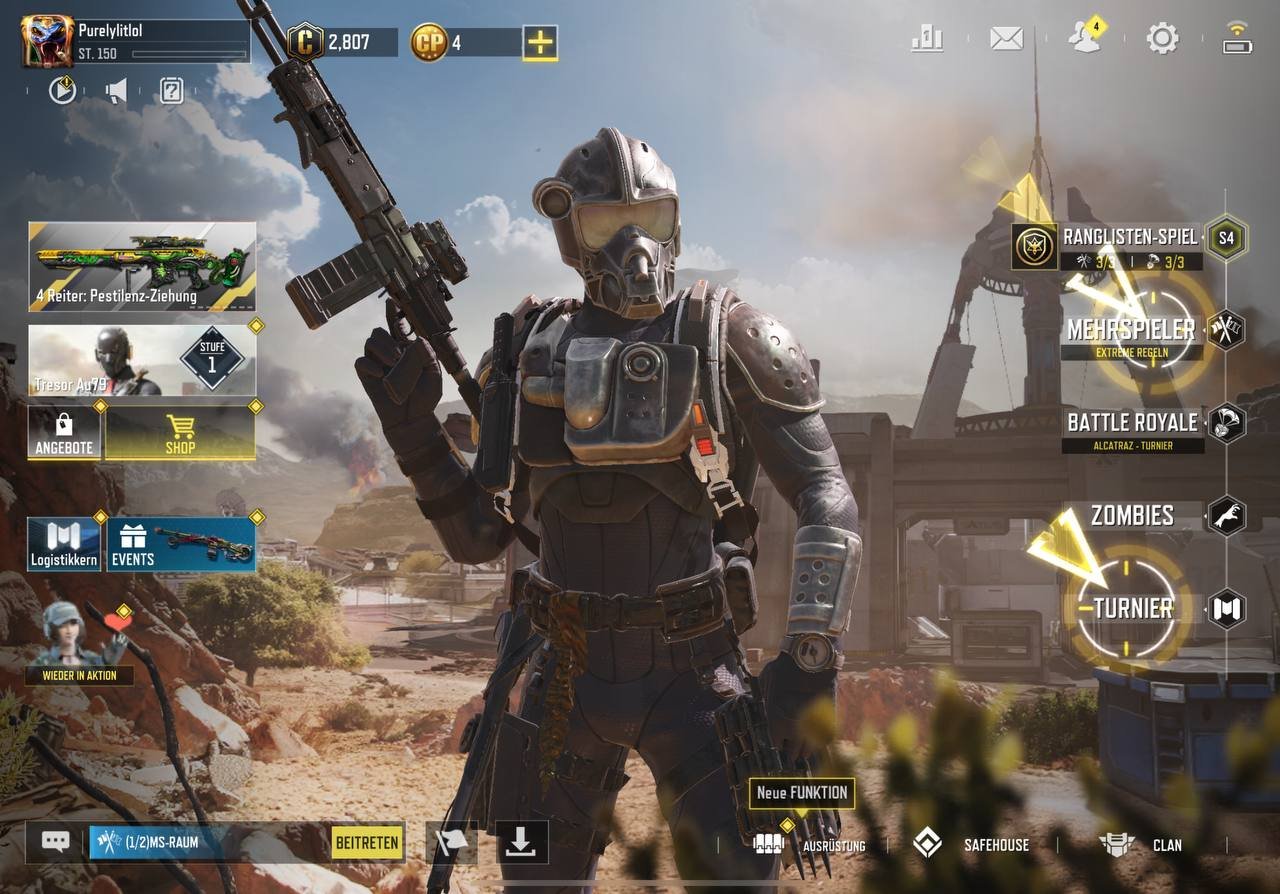Image resolution: width=1280 pixels, height=894 pixels.
Task: Open the gear Settings menu
Action: 1162,39
